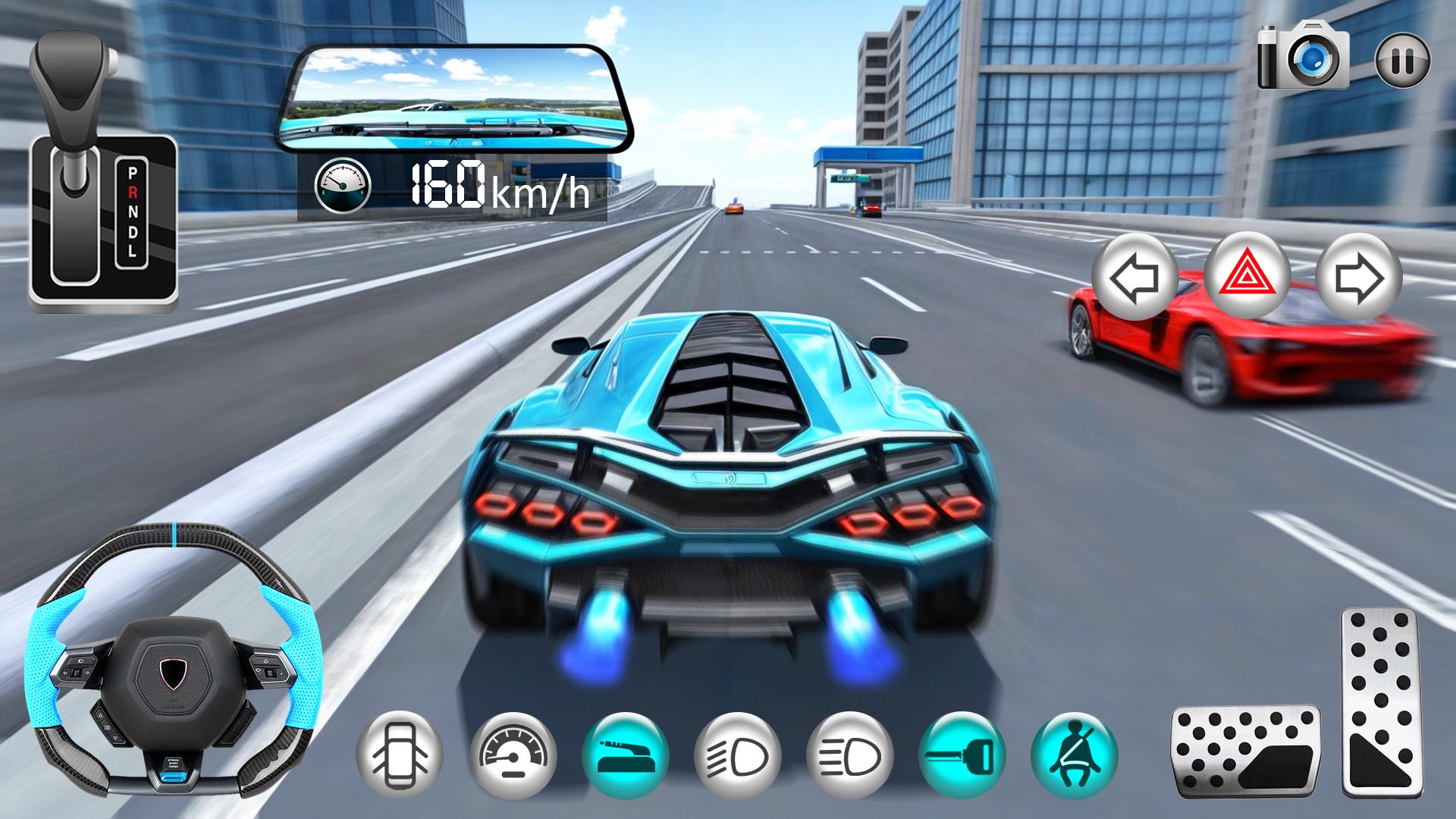Activate the left turn signal

pos(1135,278)
